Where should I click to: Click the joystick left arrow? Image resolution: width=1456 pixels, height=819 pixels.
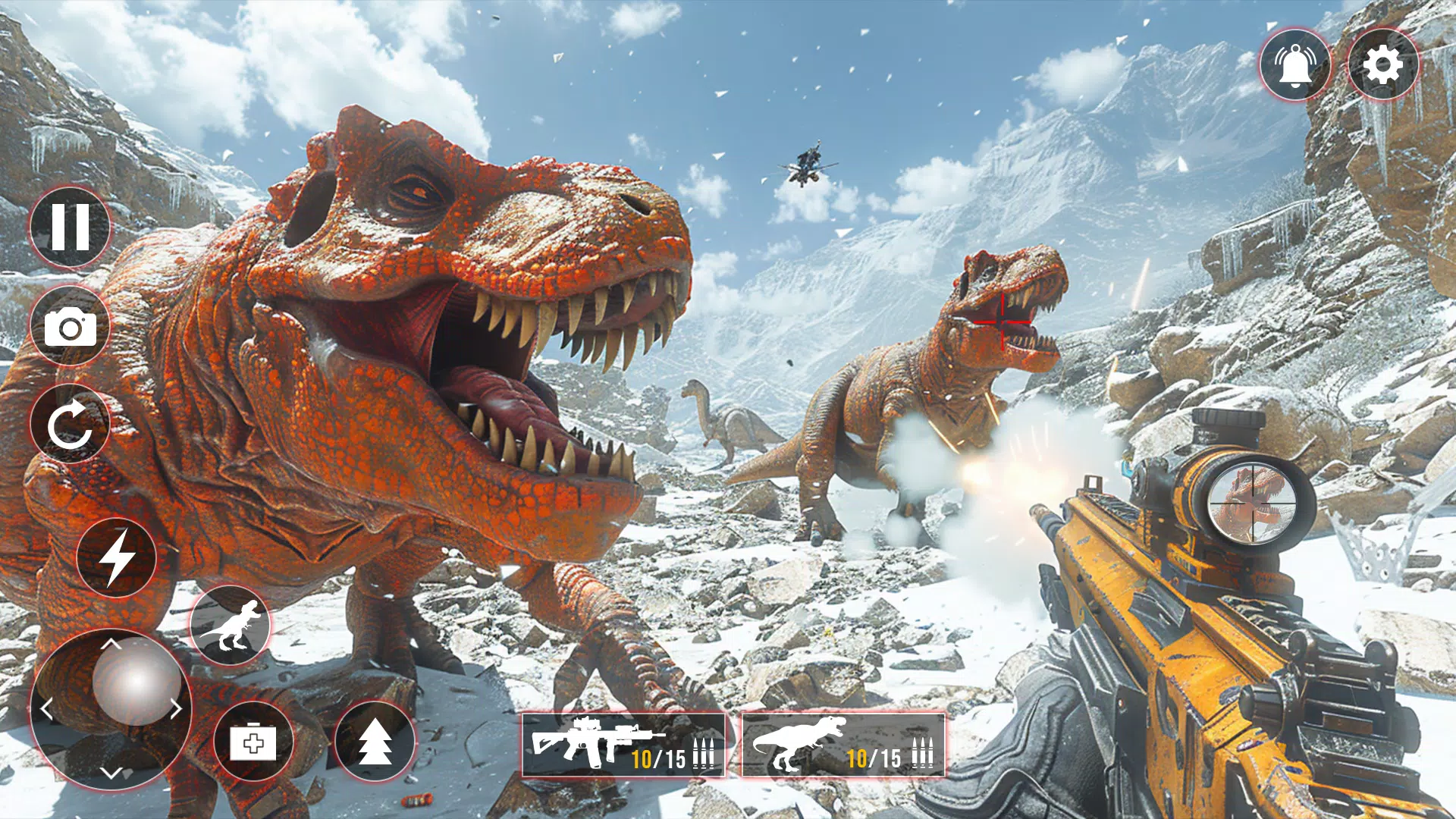coord(47,709)
